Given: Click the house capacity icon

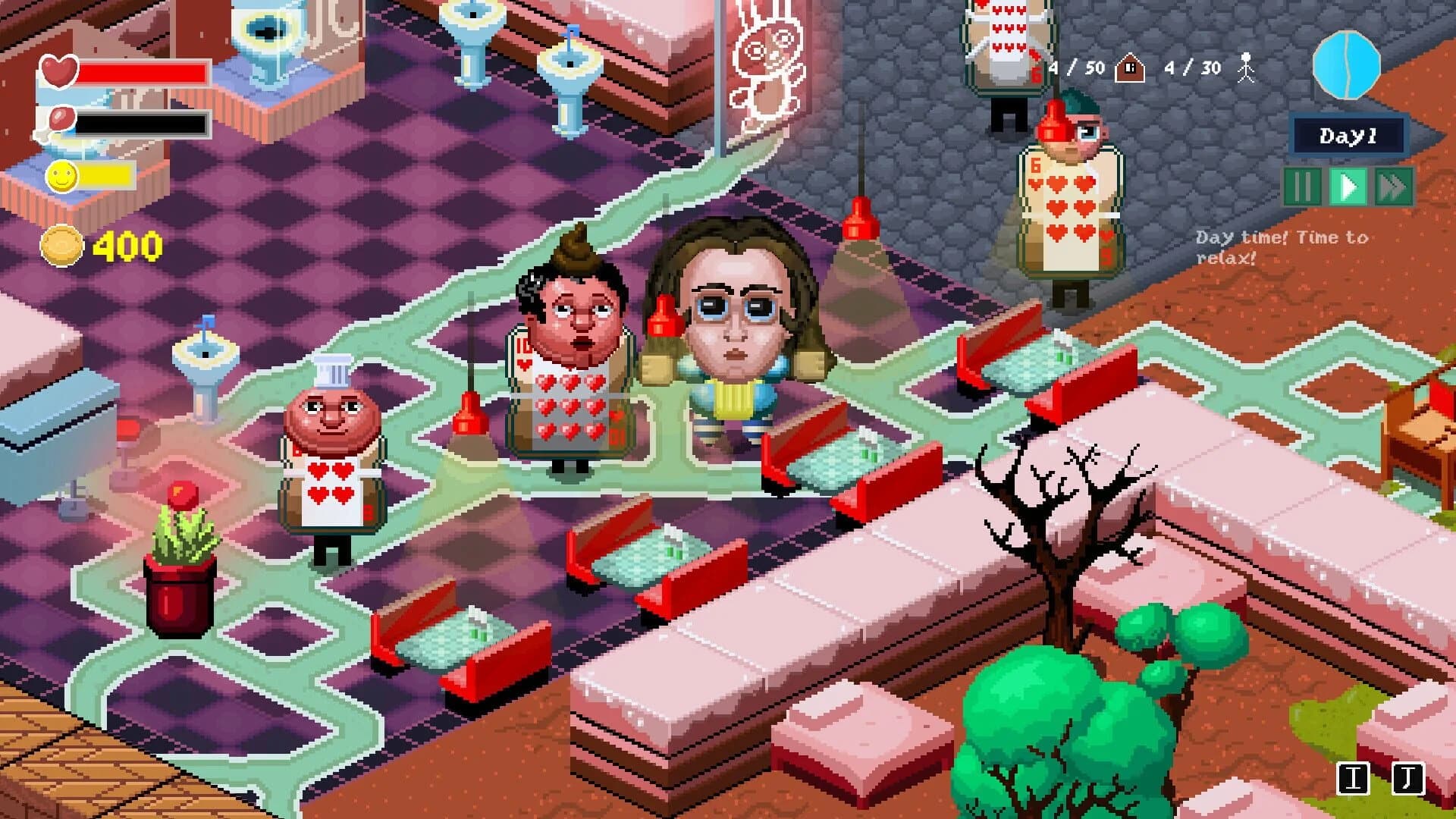Looking at the screenshot, I should pos(1129,67).
